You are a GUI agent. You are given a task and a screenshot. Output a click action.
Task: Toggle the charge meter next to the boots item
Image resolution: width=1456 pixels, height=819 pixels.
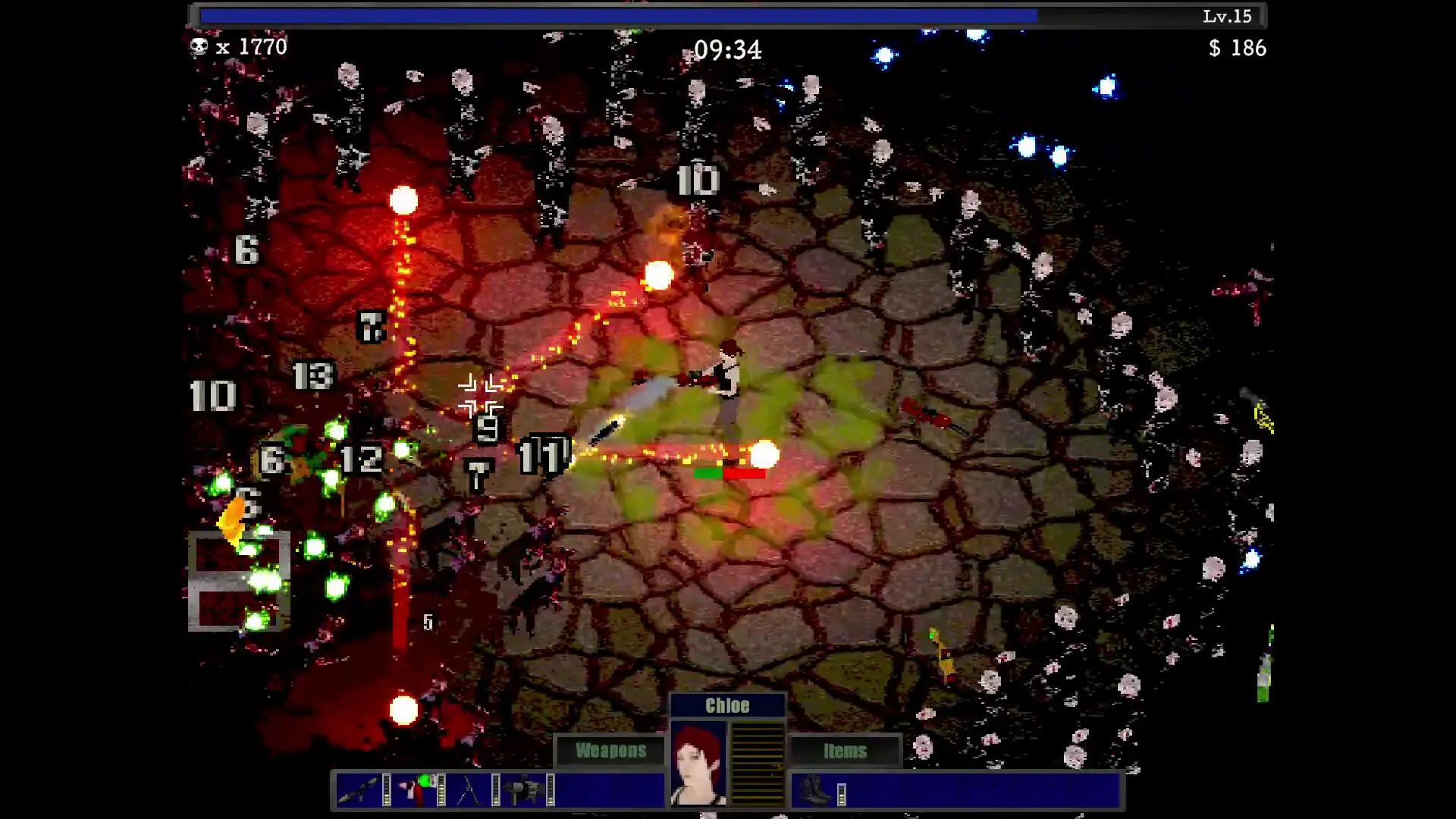click(x=840, y=795)
